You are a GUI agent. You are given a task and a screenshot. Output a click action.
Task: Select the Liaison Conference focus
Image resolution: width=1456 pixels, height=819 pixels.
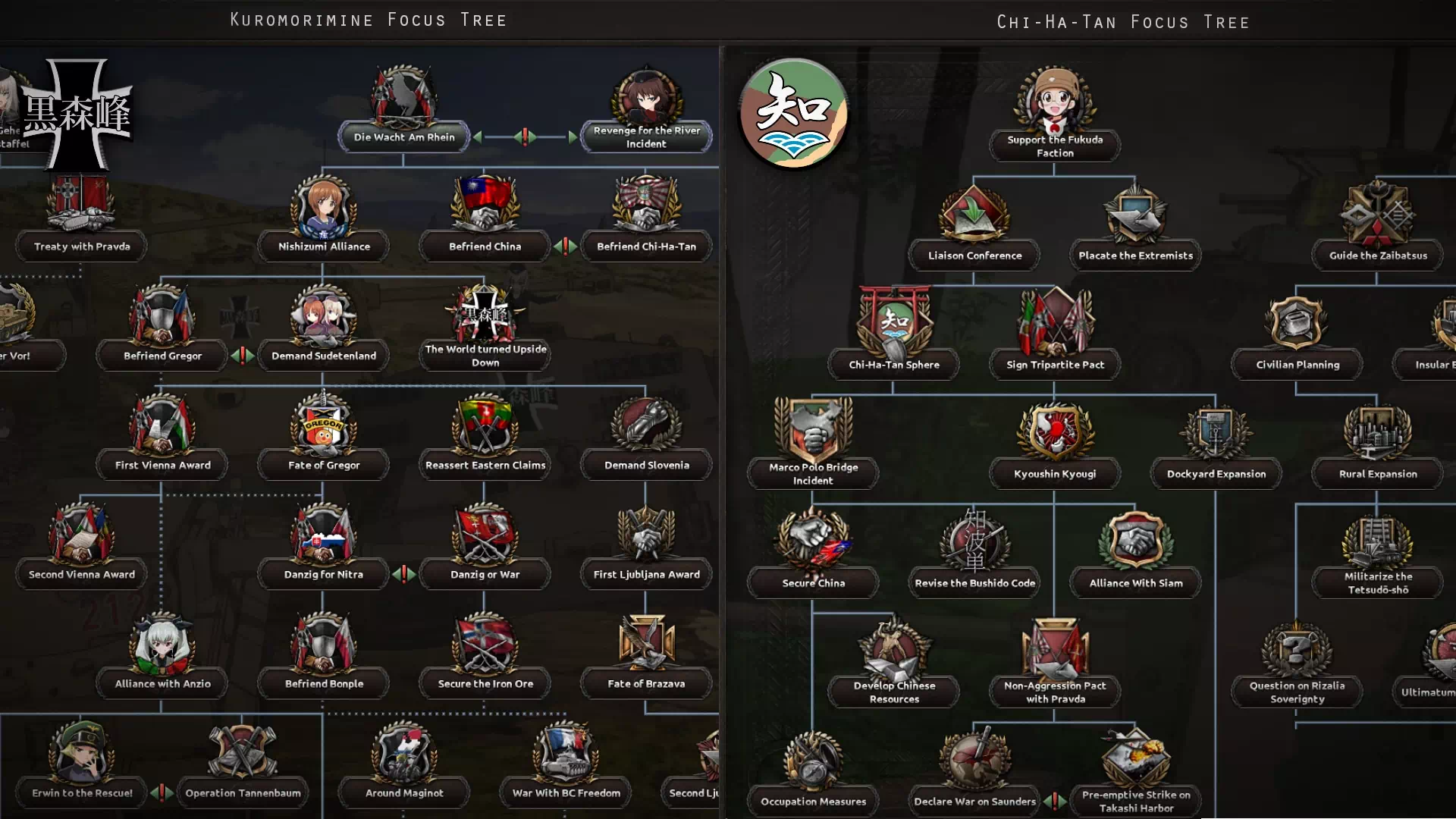pos(974,256)
